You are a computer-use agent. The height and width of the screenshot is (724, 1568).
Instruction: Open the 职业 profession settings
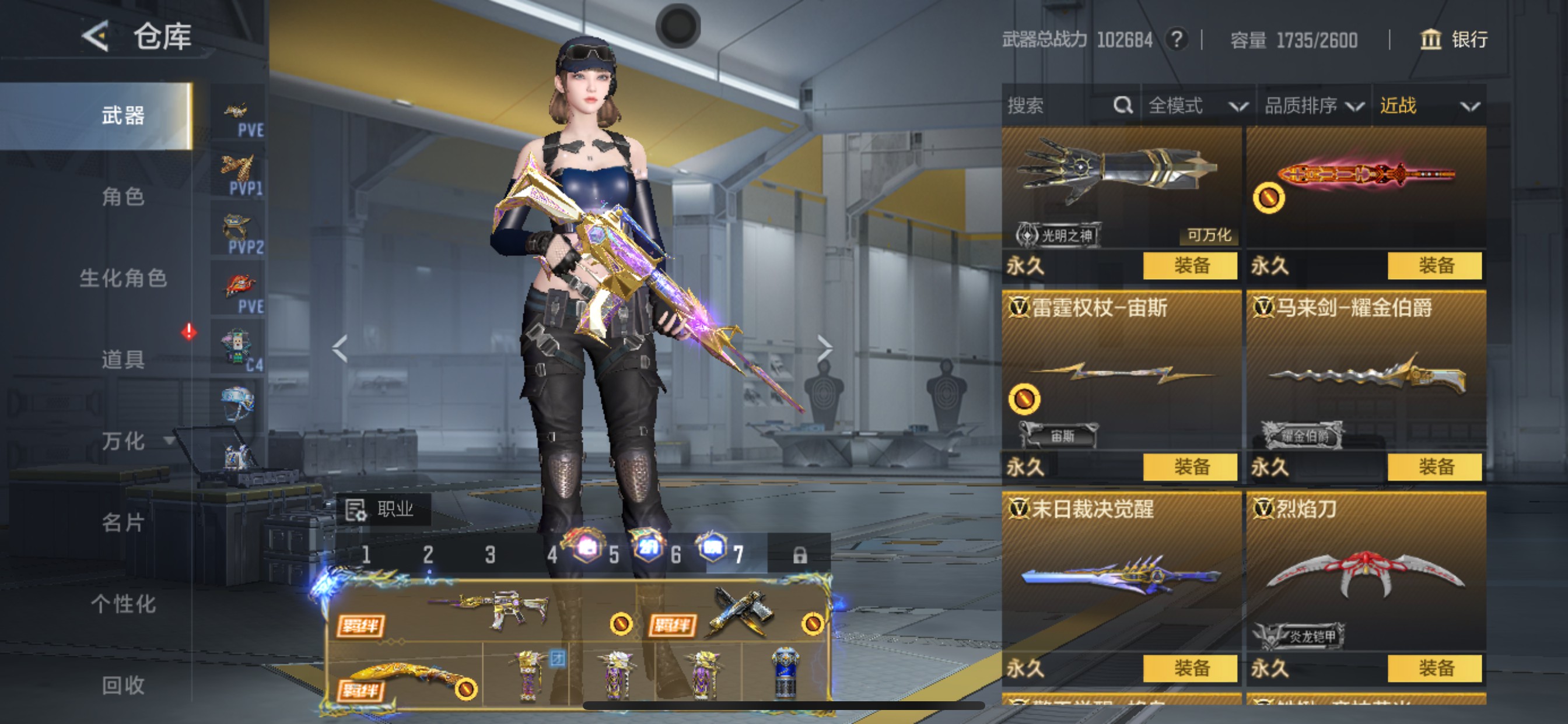tap(383, 509)
